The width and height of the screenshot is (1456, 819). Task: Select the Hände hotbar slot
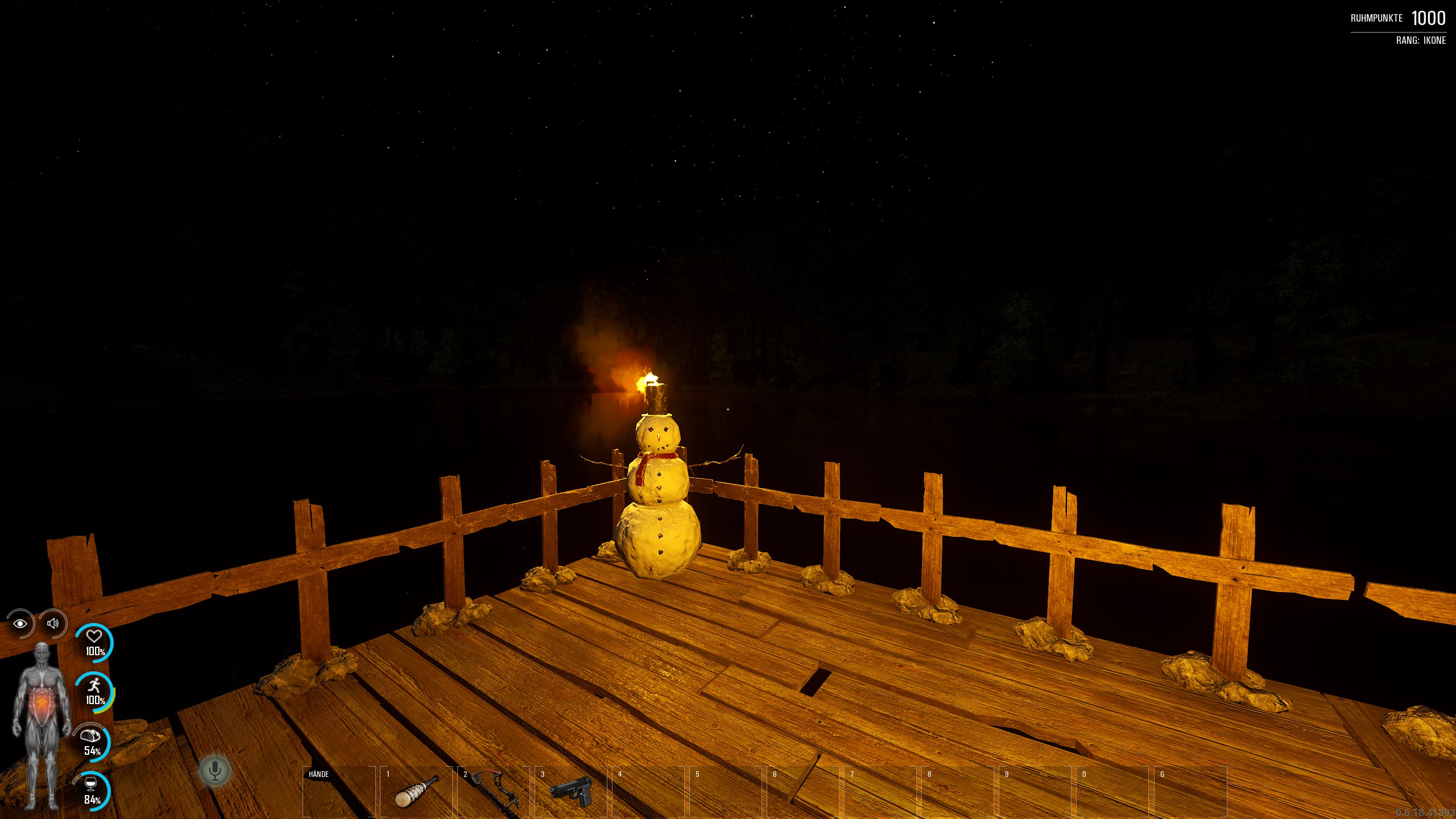coord(339,792)
